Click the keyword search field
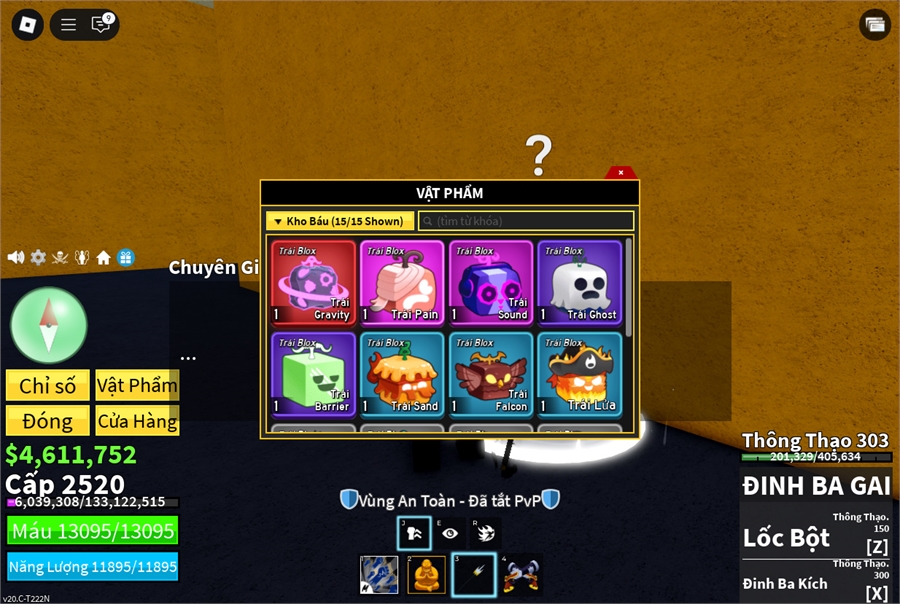The height and width of the screenshot is (604, 900). 526,221
